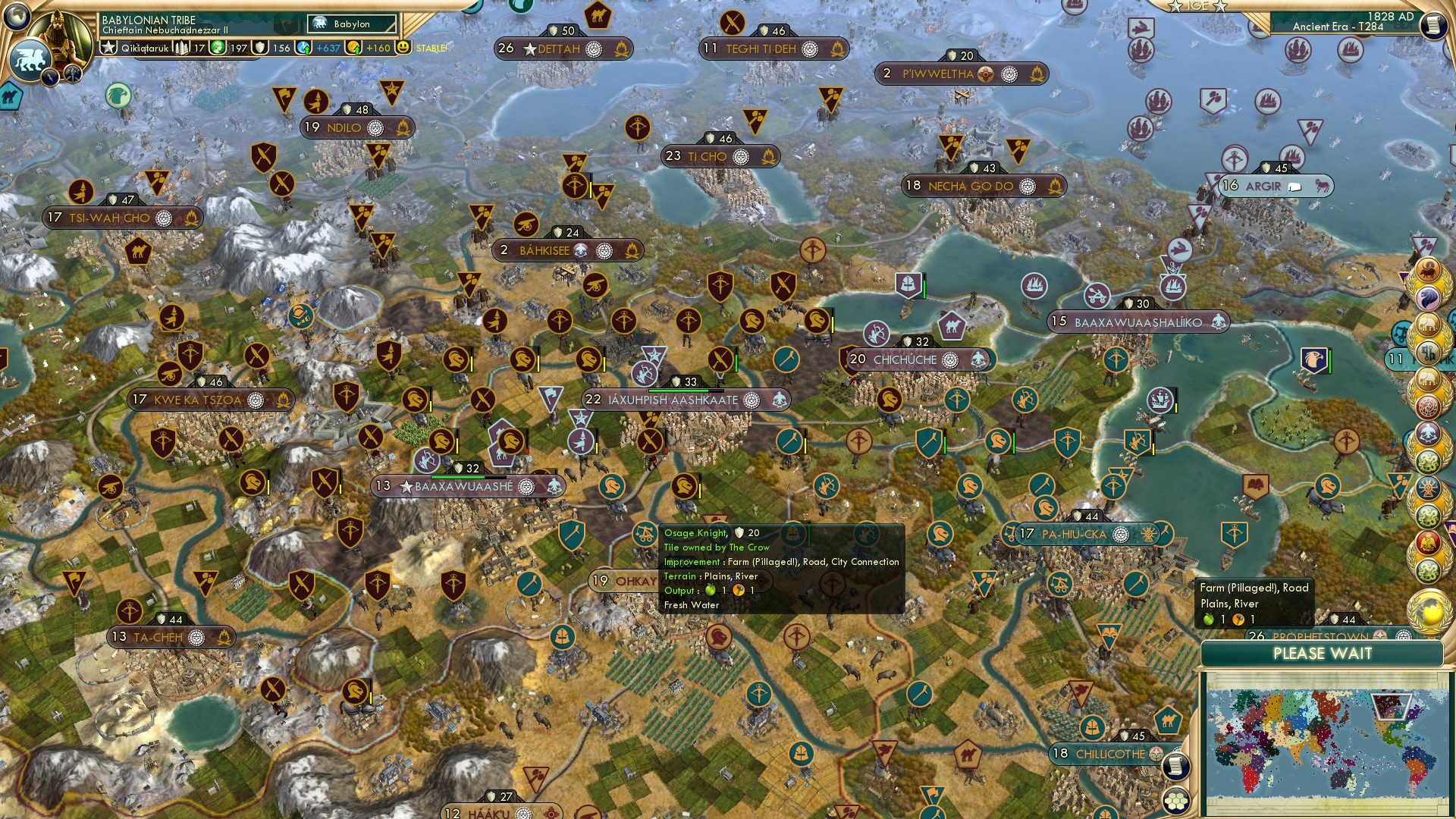Viewport: 1456px width, 819px height.
Task: Click the yellow smiley stability icon
Action: pyautogui.click(x=403, y=47)
